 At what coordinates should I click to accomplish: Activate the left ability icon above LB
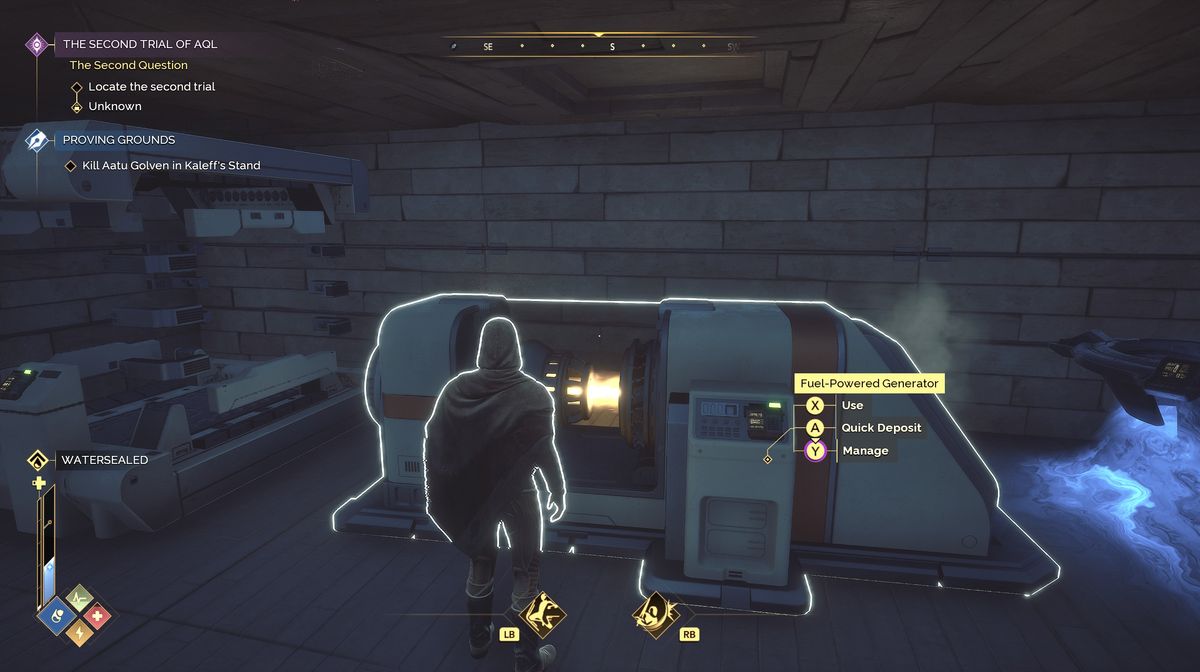pos(543,611)
